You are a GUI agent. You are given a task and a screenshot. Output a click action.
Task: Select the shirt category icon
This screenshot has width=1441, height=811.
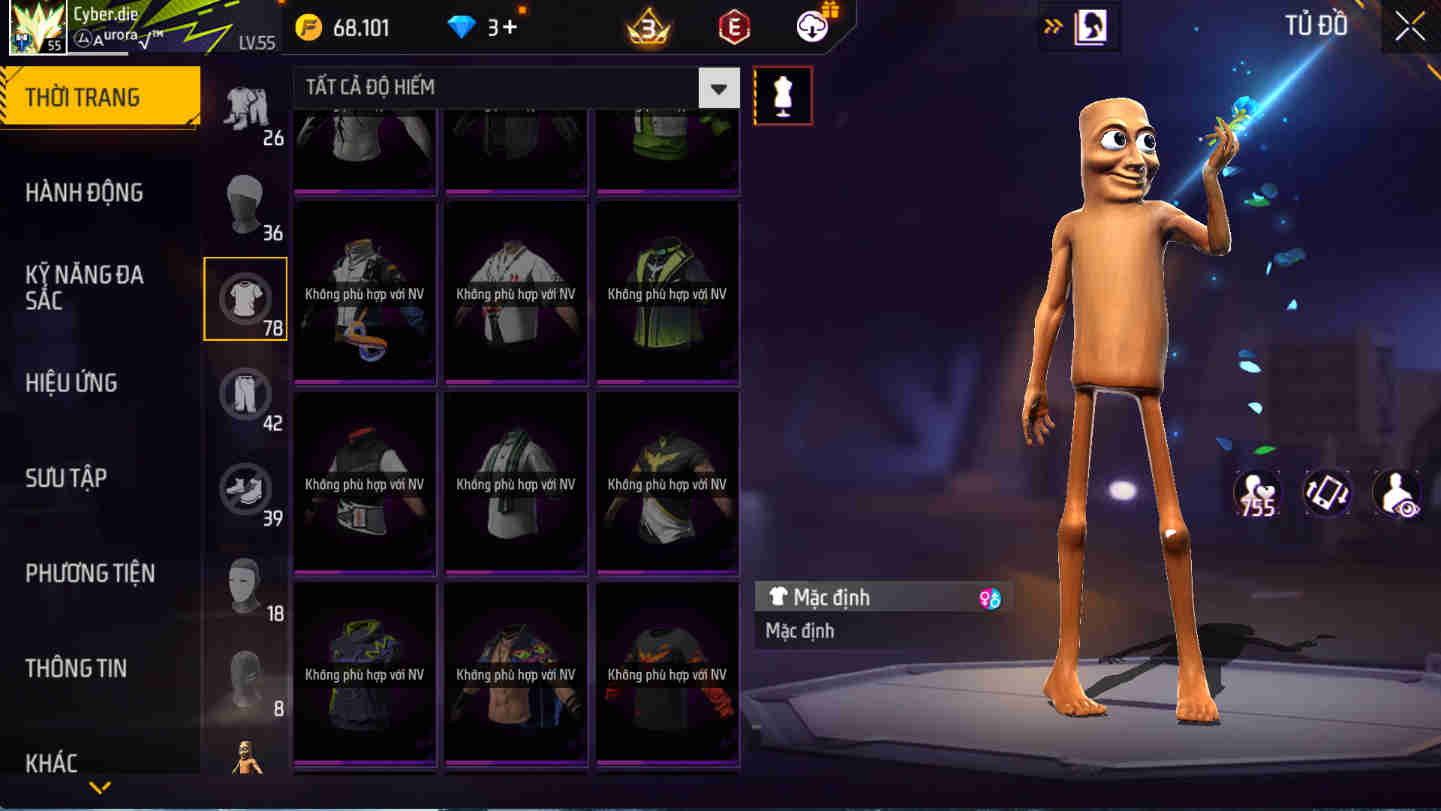point(245,297)
